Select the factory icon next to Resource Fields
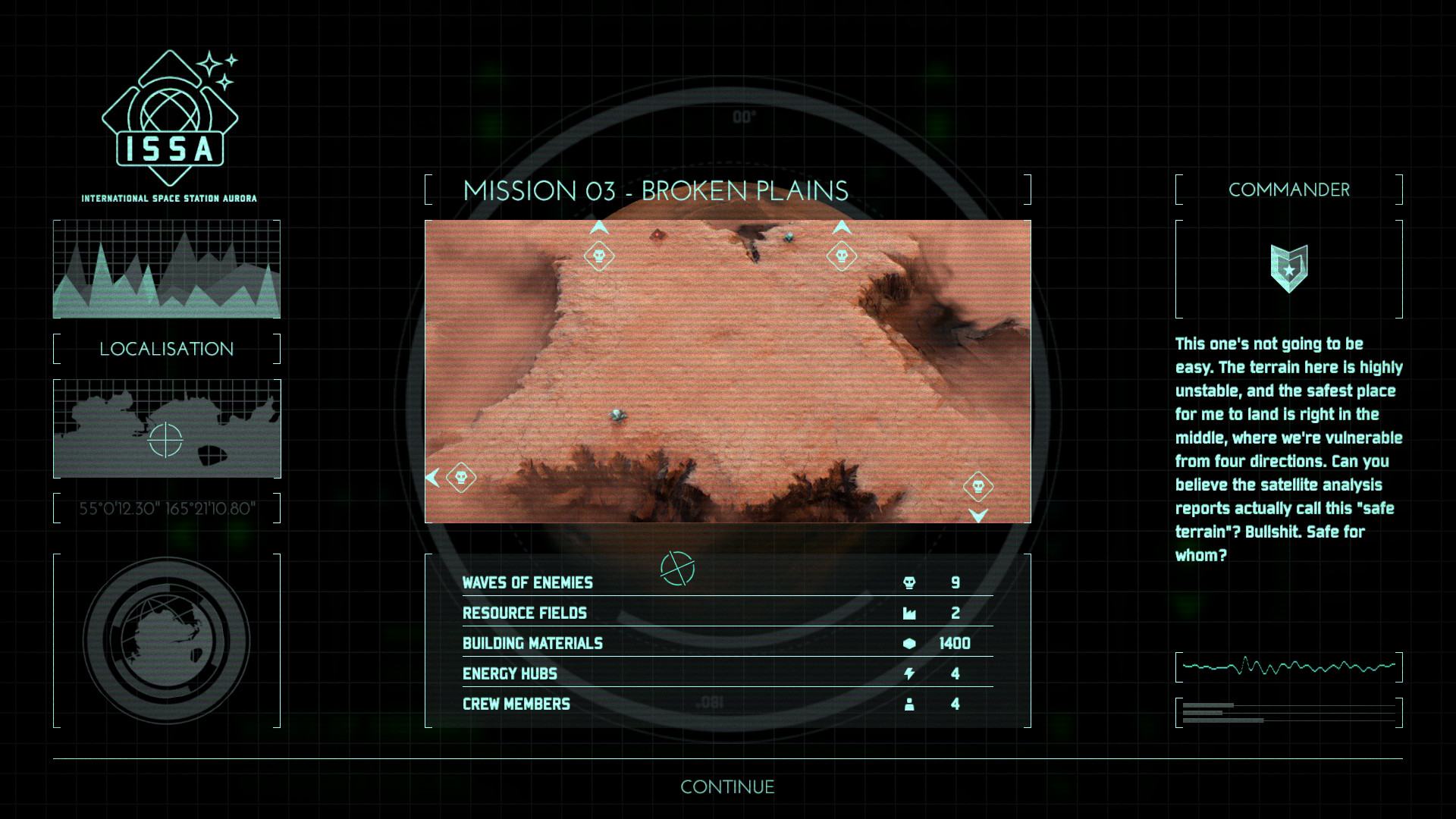The image size is (1456, 819). click(x=909, y=613)
